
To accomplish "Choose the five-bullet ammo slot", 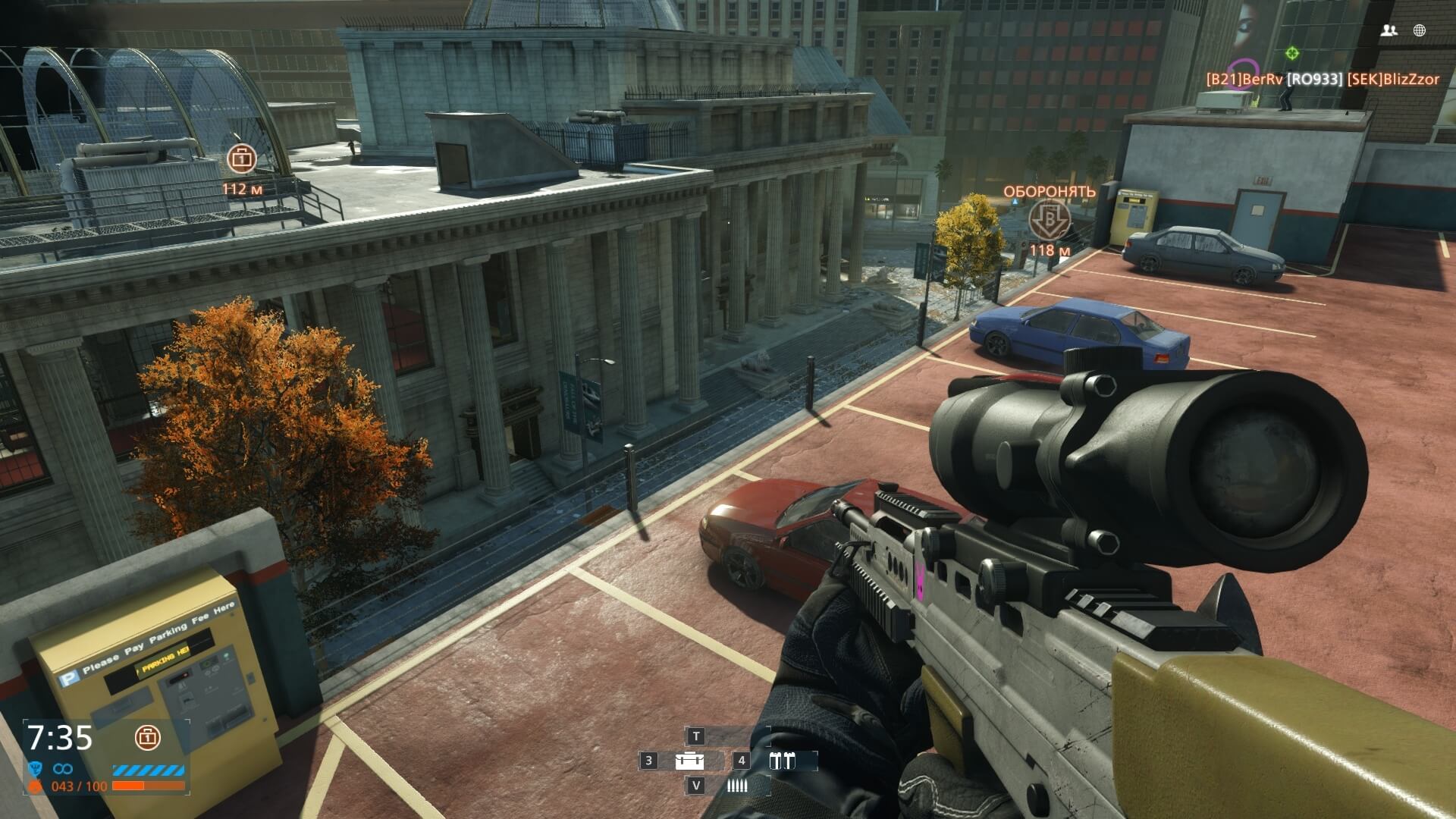I will pos(736,786).
